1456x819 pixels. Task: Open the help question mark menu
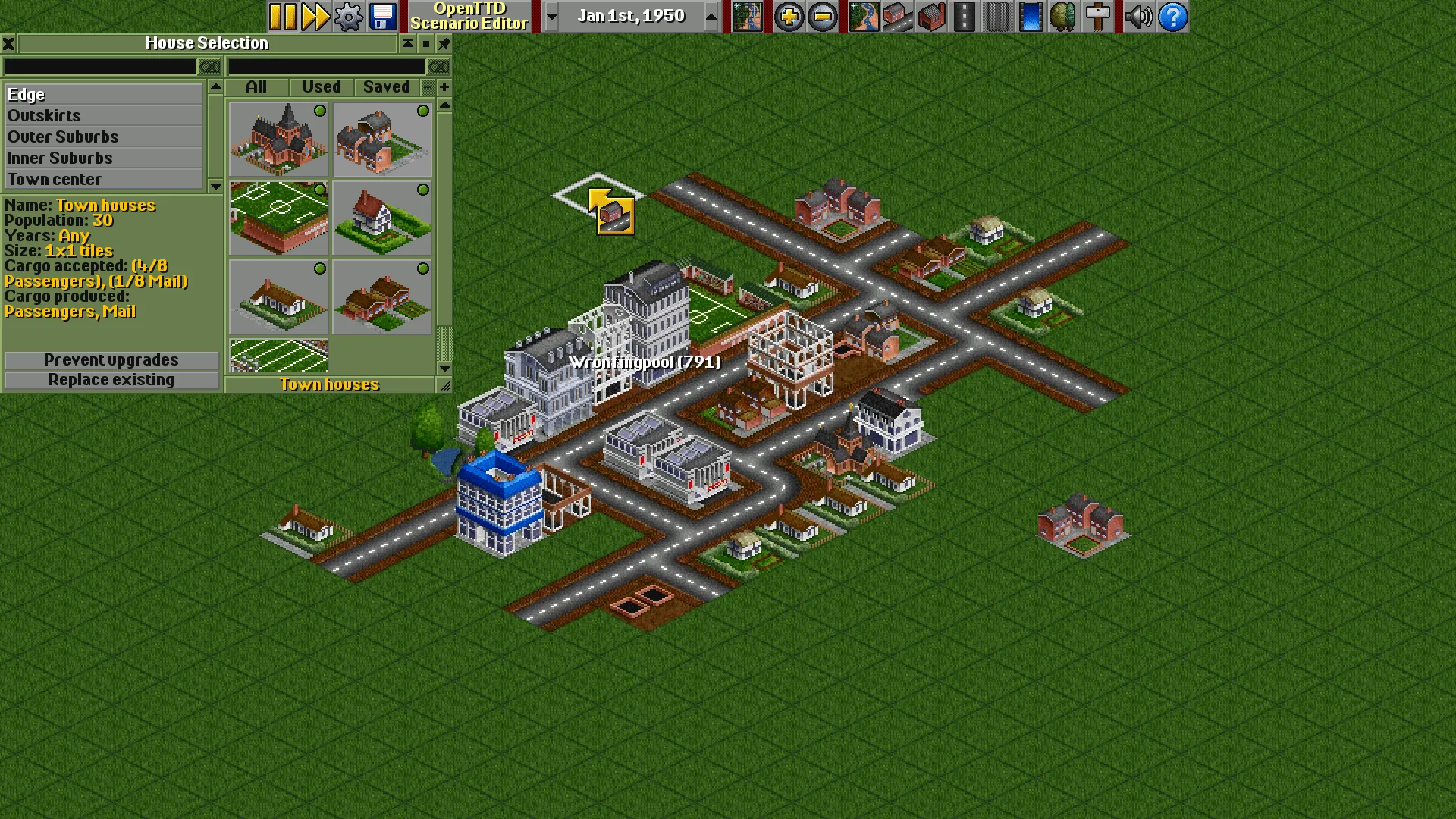coord(1172,17)
